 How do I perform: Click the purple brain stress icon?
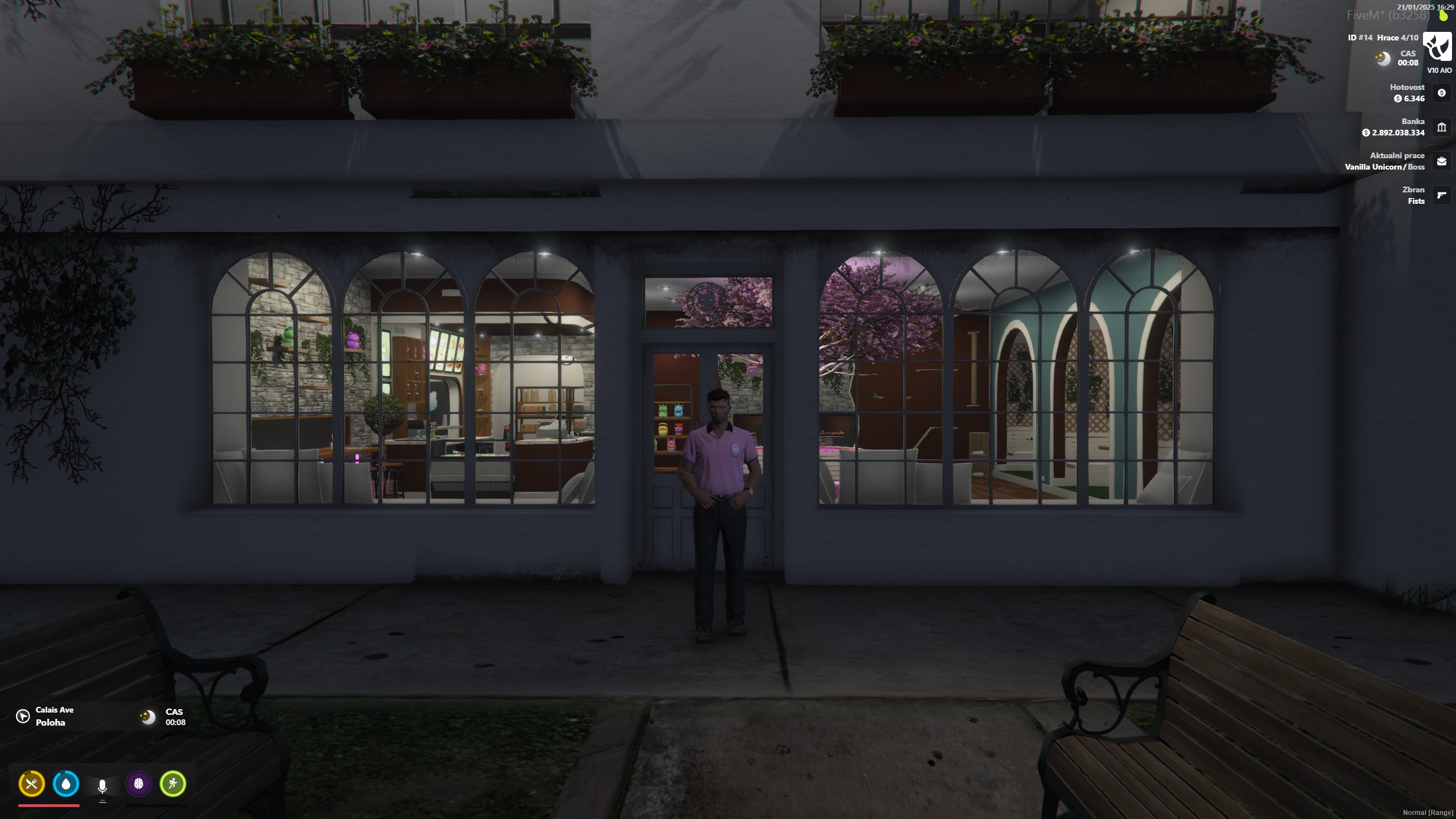(138, 784)
